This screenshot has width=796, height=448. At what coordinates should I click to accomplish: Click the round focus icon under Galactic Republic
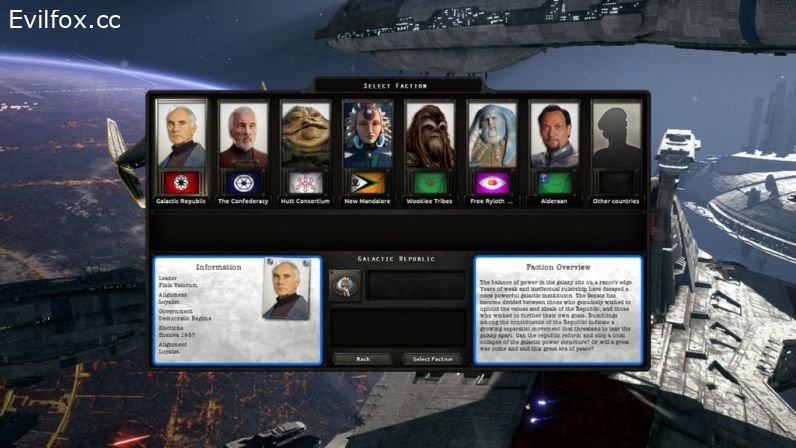[344, 286]
